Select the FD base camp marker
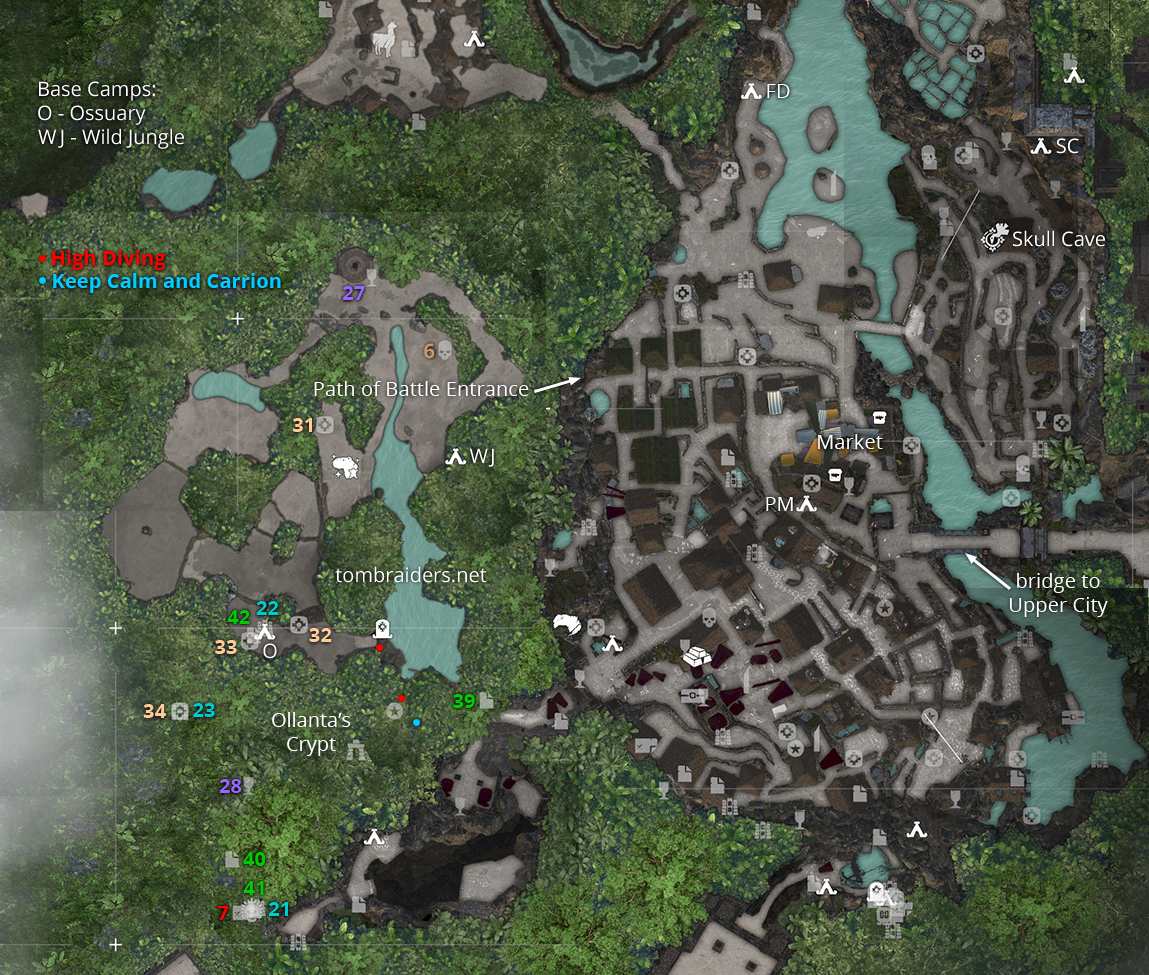 point(752,92)
